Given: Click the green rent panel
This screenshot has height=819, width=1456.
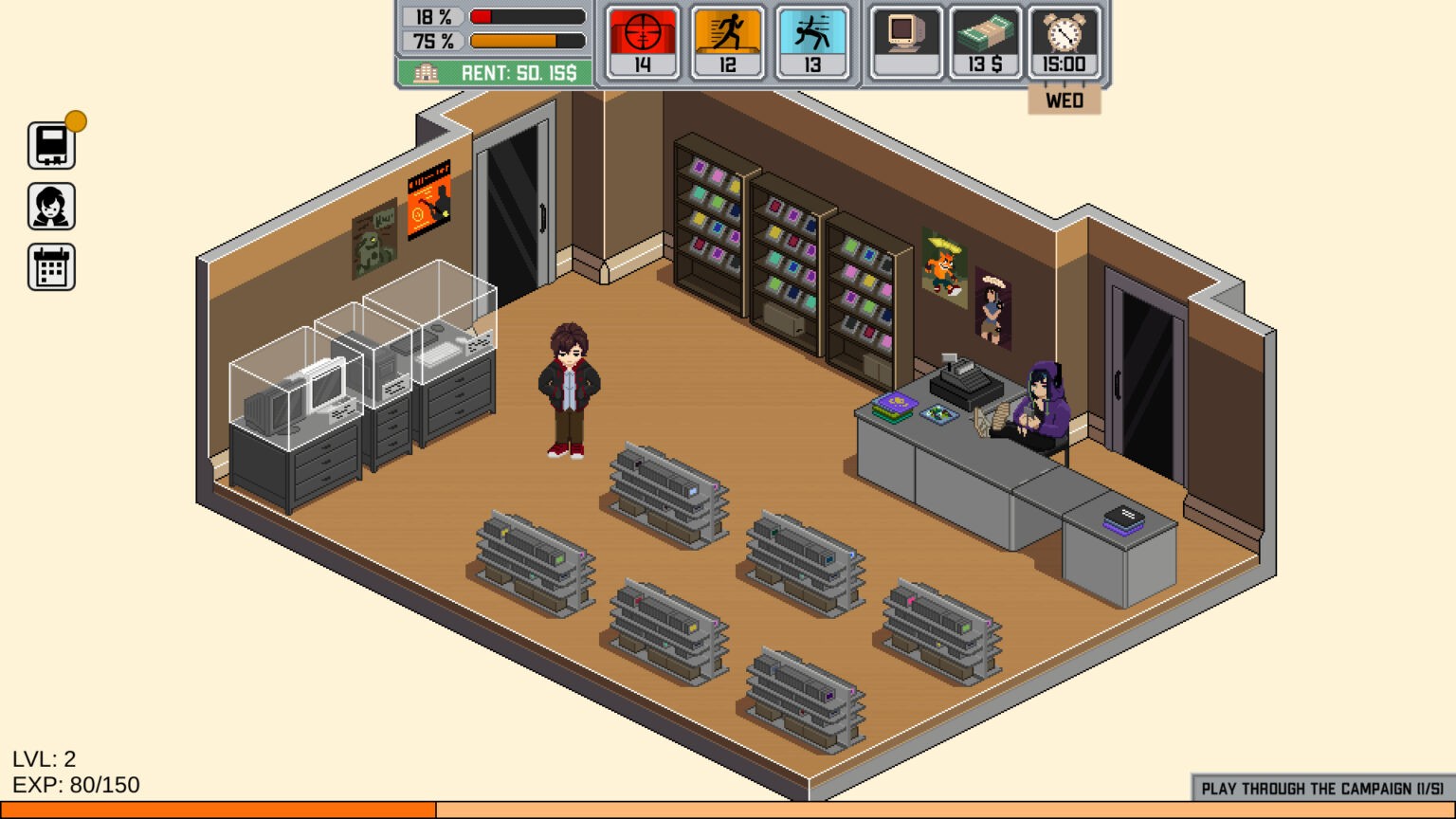Looking at the screenshot, I should click(494, 73).
